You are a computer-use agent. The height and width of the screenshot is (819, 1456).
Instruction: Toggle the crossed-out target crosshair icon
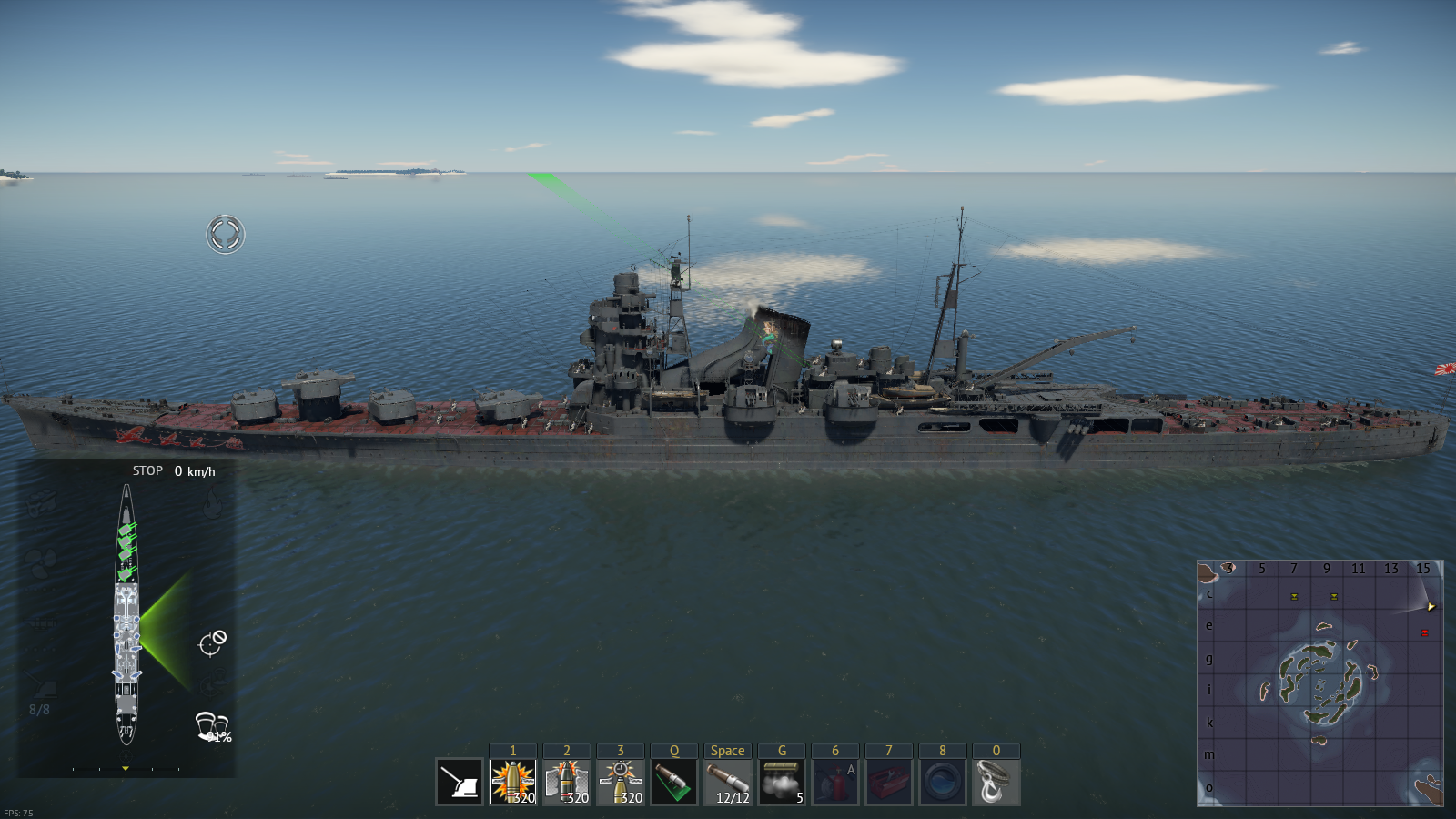(x=212, y=642)
